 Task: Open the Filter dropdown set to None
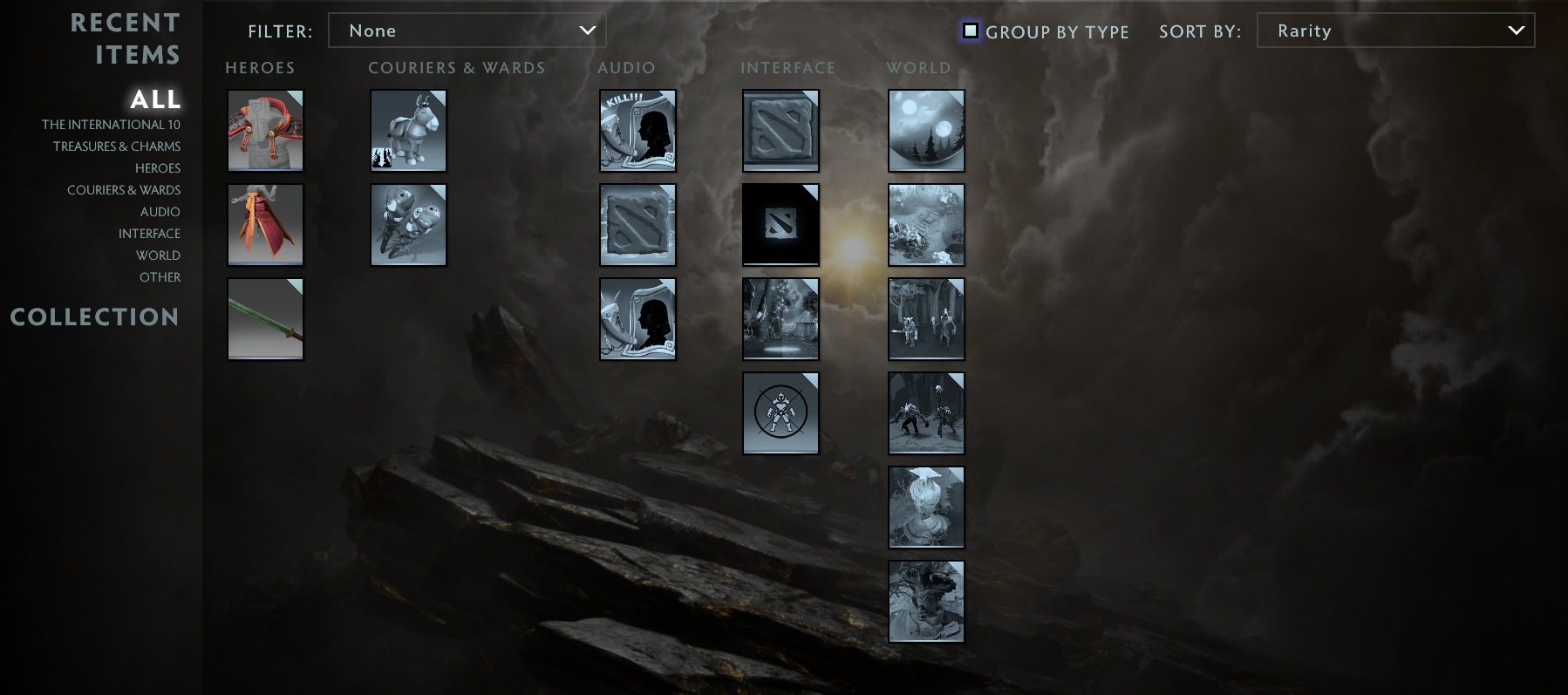coord(467,30)
